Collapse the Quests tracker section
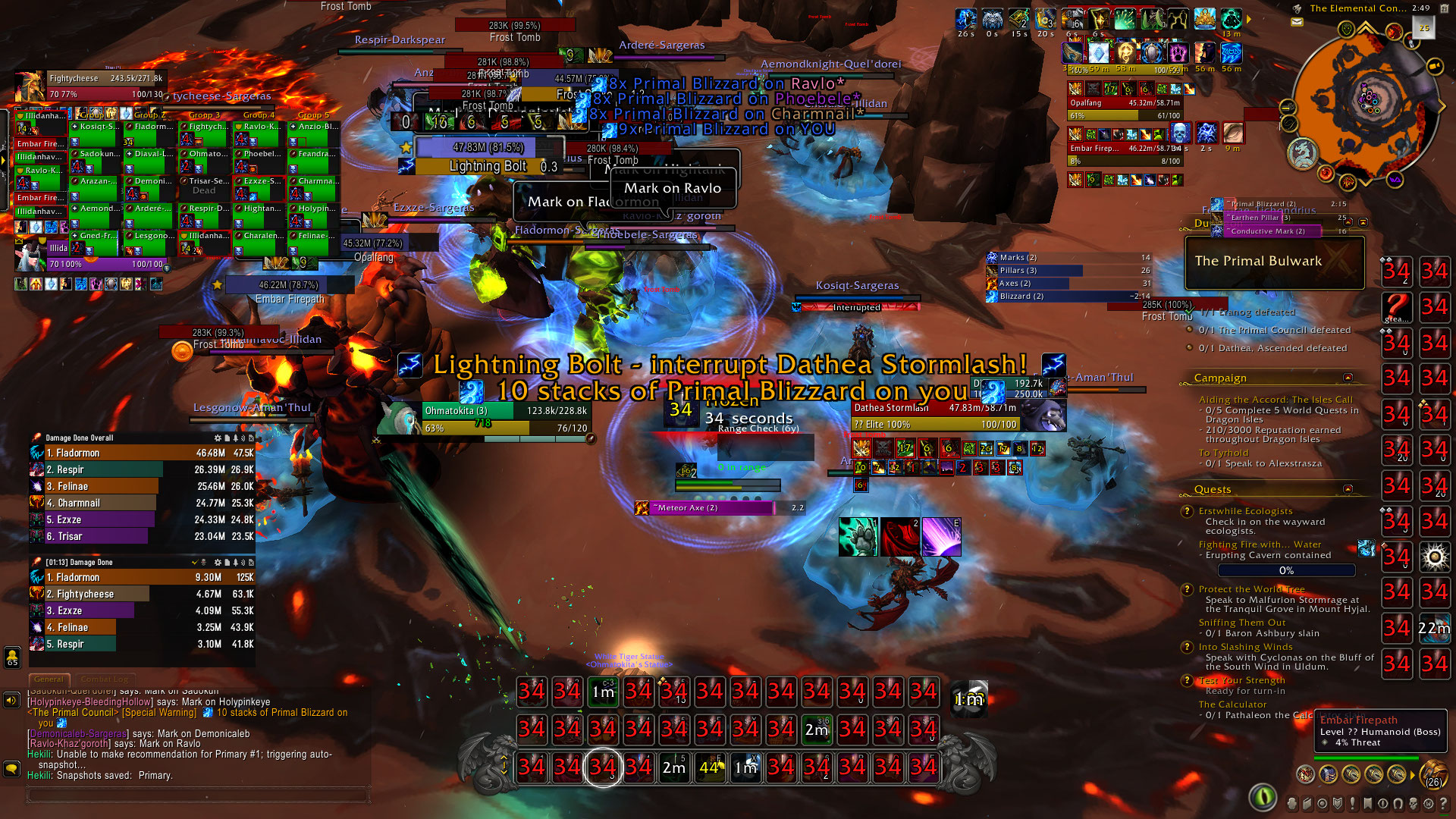 click(1348, 489)
